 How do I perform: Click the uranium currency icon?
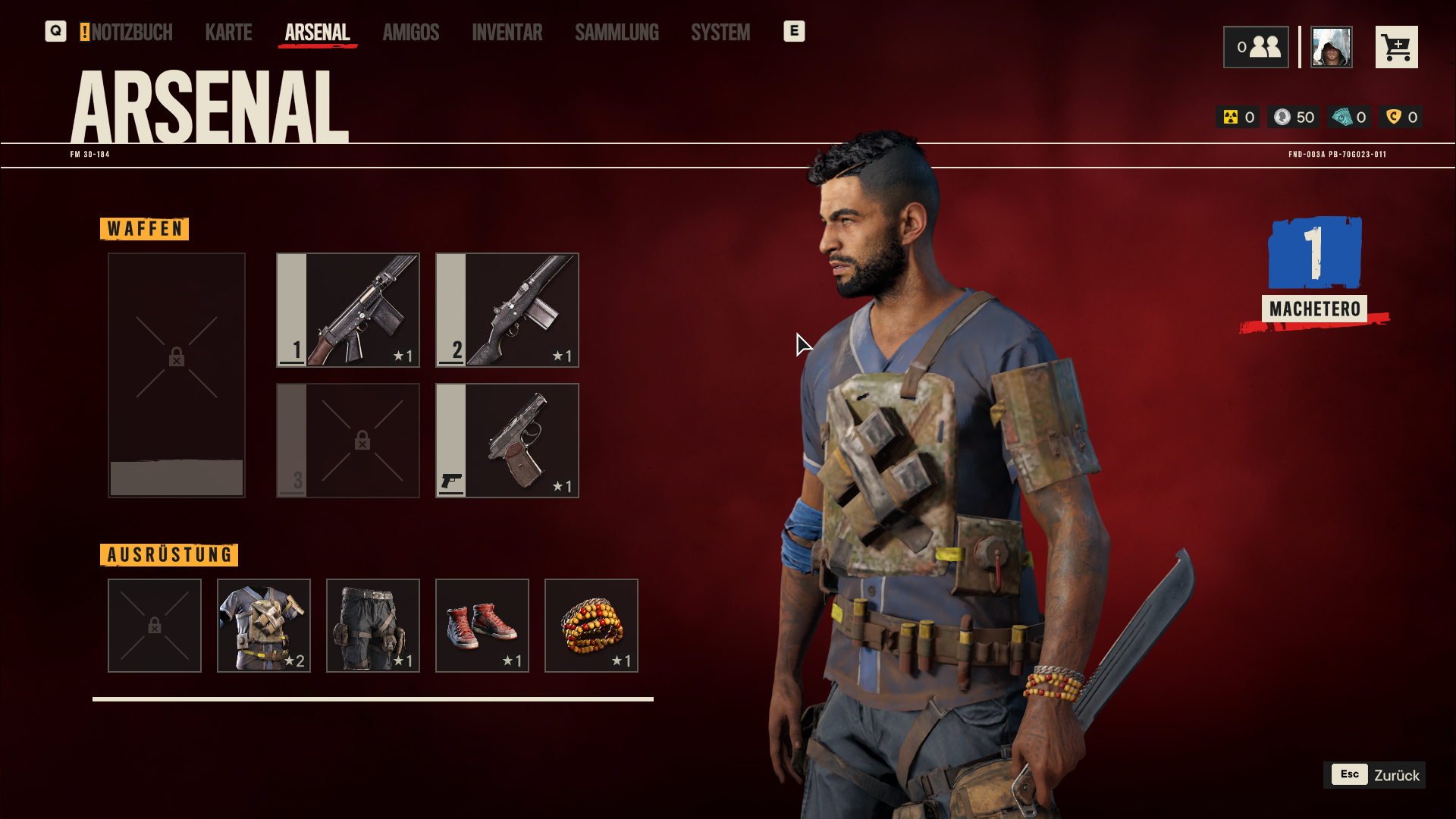1232,117
